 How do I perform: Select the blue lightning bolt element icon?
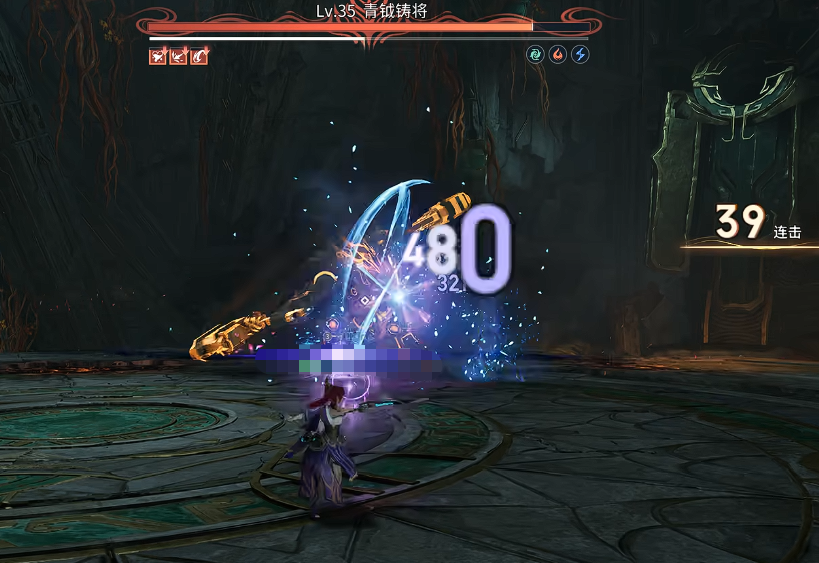click(580, 55)
